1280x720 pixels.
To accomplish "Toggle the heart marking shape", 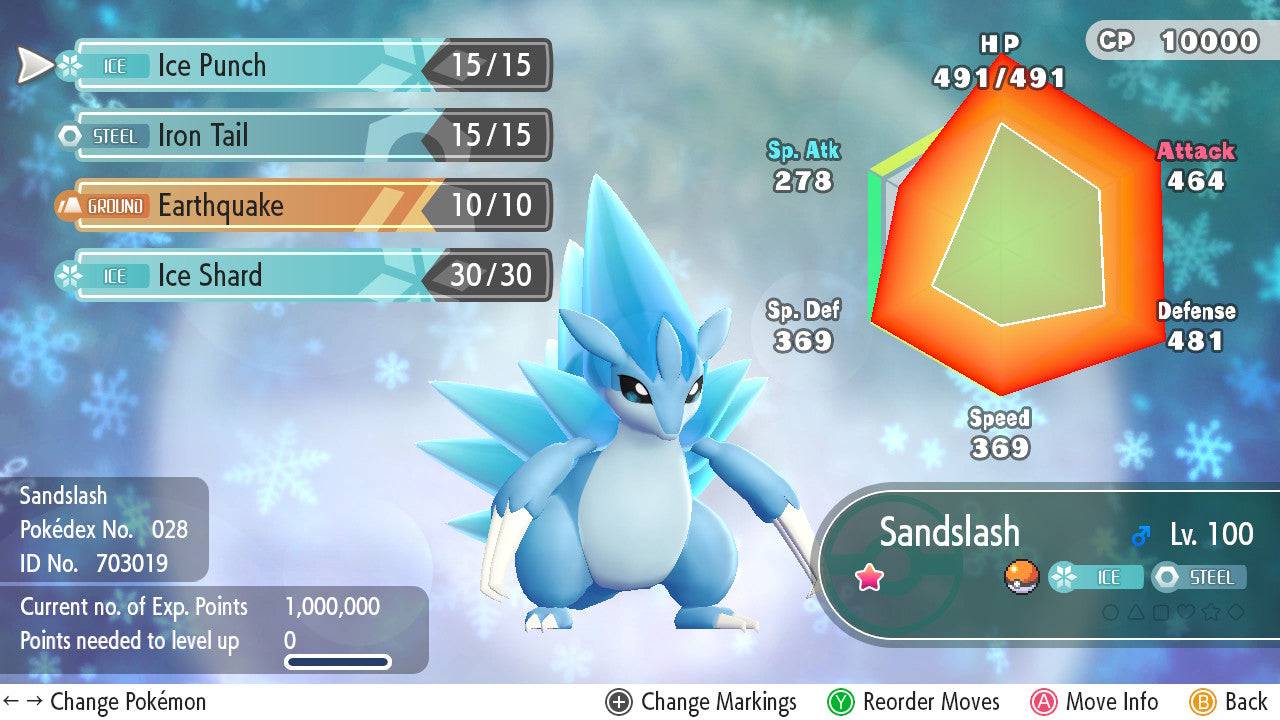I will pos(1187,611).
